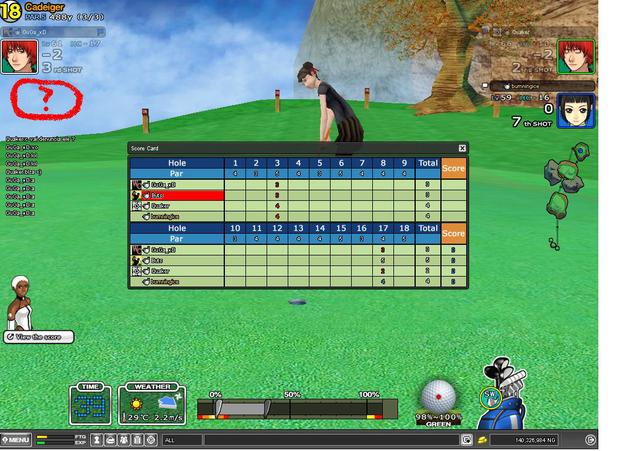Open the MENU button
Screen dimensions: 640x451
click(x=17, y=439)
